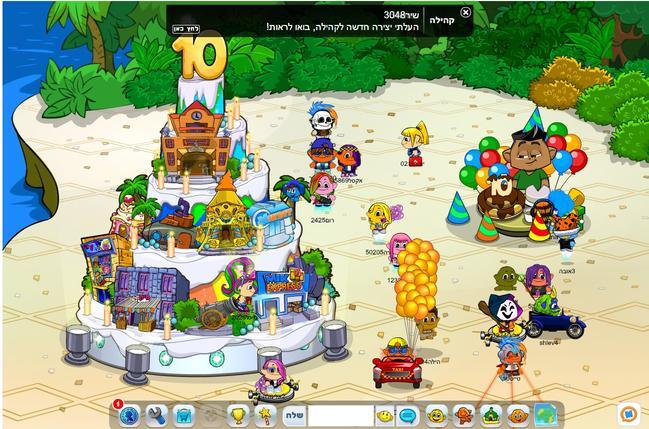The width and height of the screenshot is (649, 429).
Task: Activate the magic wand icon
Action: tap(265, 414)
